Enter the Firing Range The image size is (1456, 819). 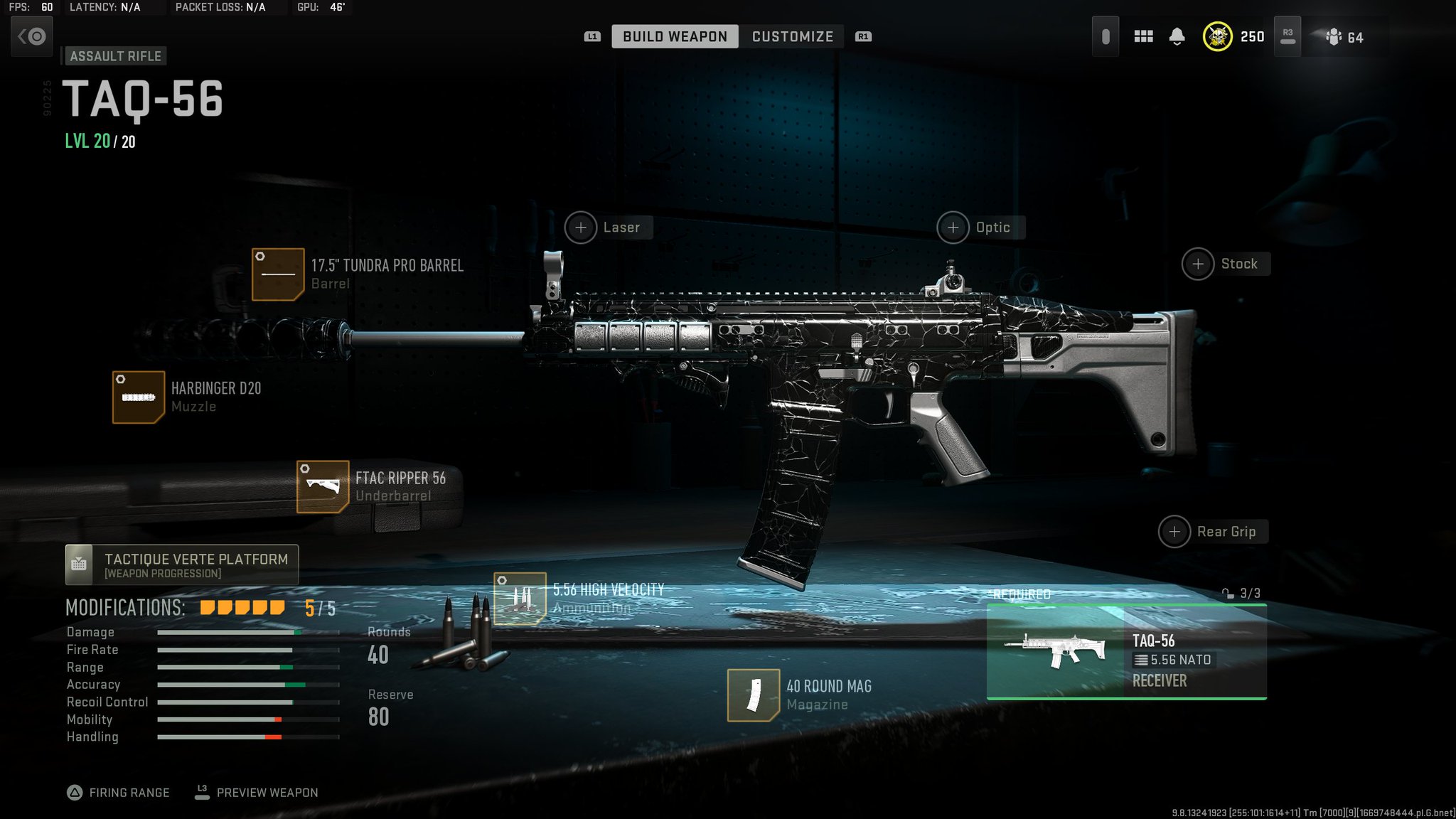[119, 792]
